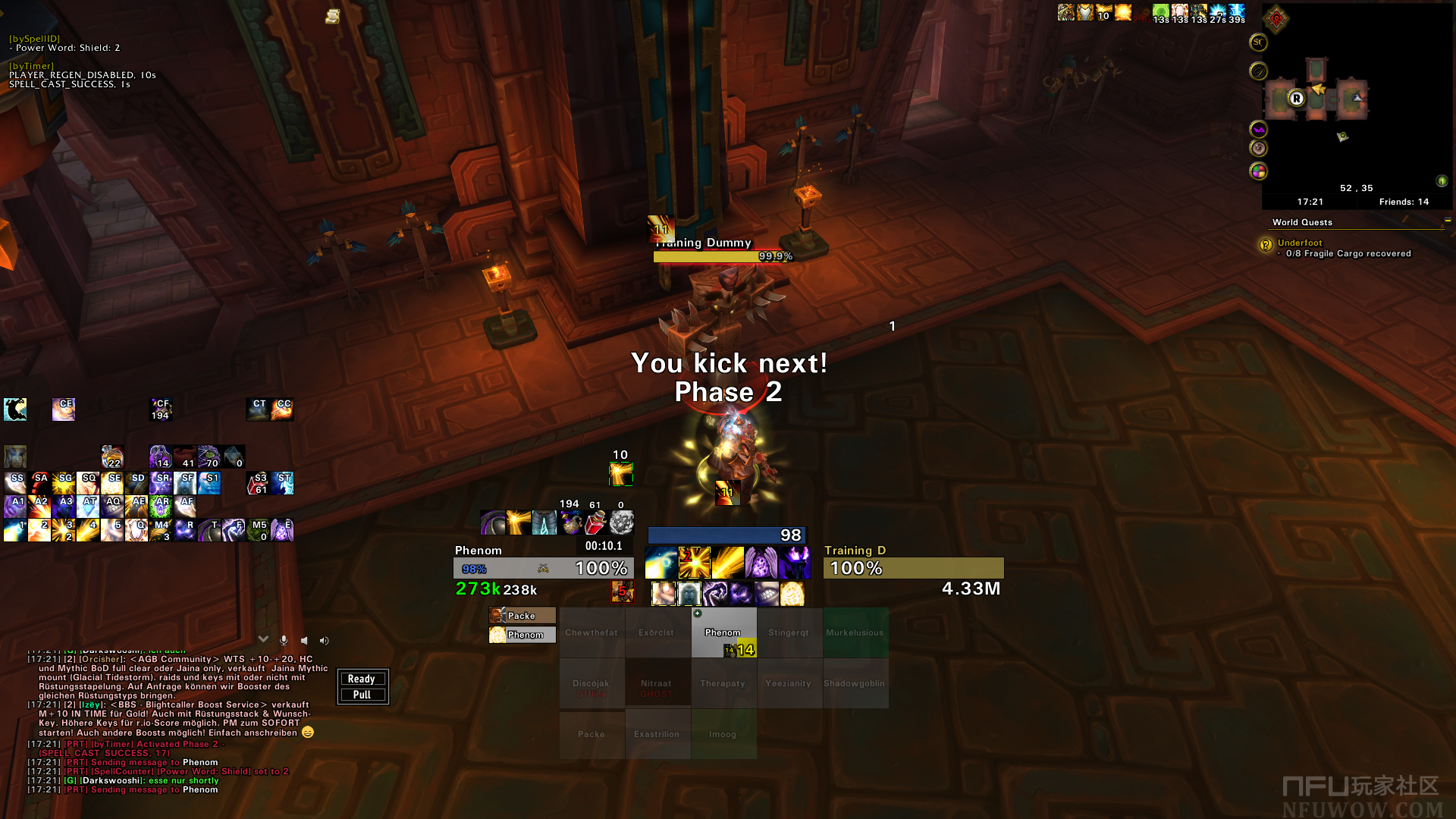Click the Ready check button
The image size is (1456, 819).
tap(362, 679)
